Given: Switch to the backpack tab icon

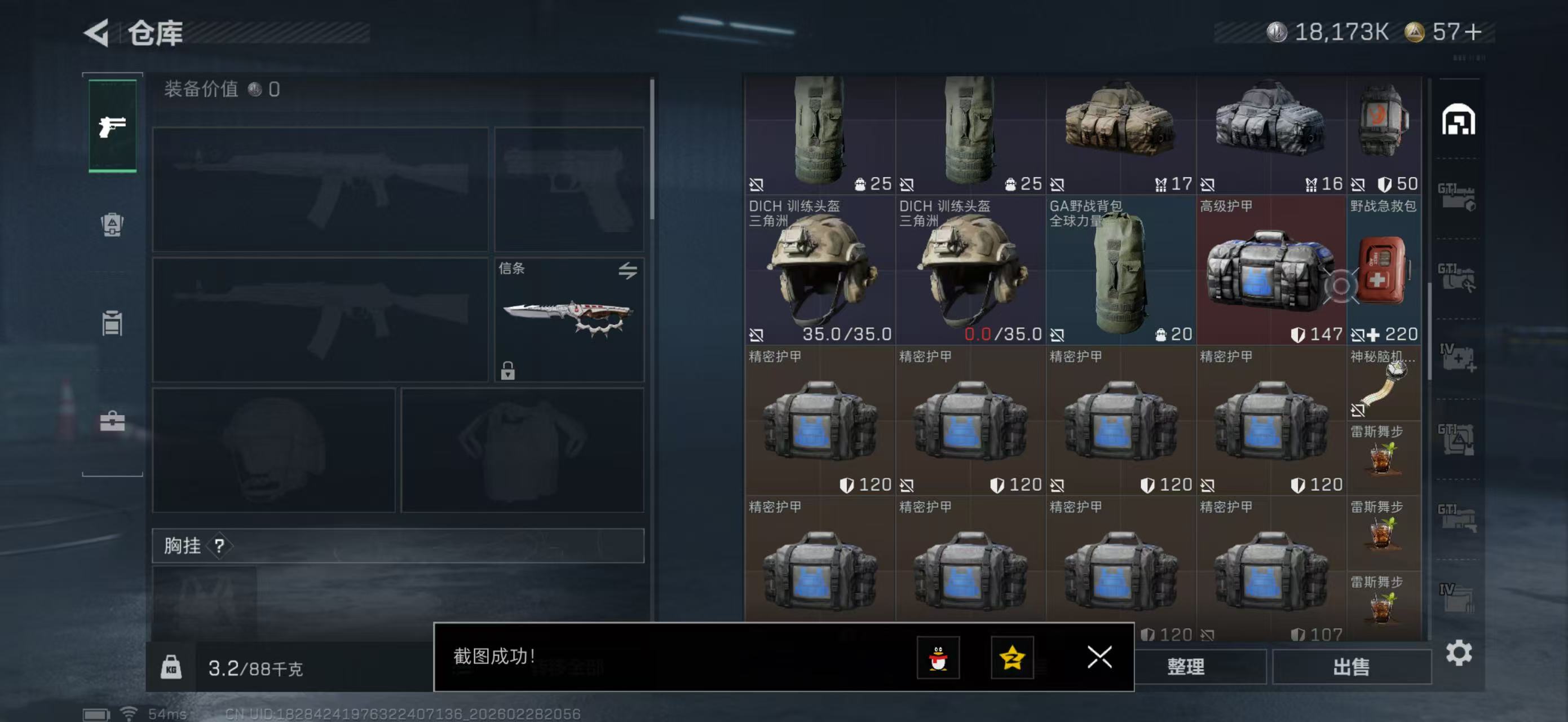Looking at the screenshot, I should tap(113, 224).
